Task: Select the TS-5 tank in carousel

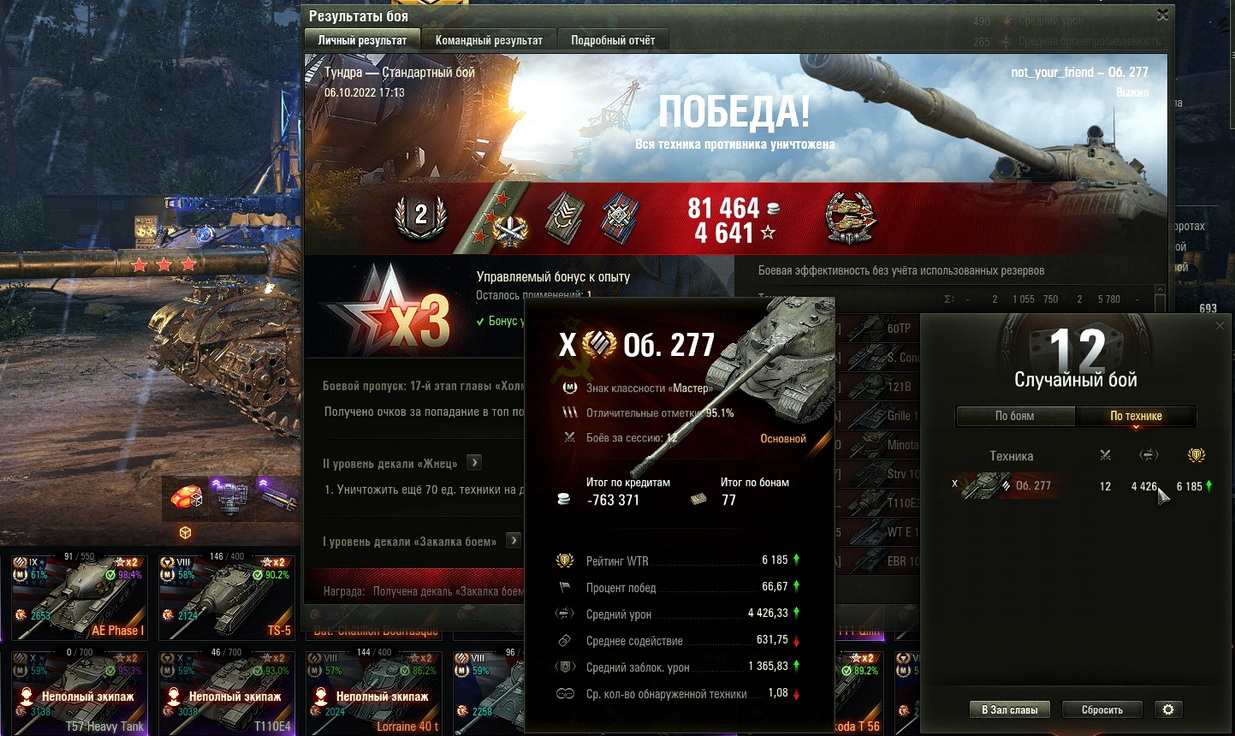Action: coord(225,597)
